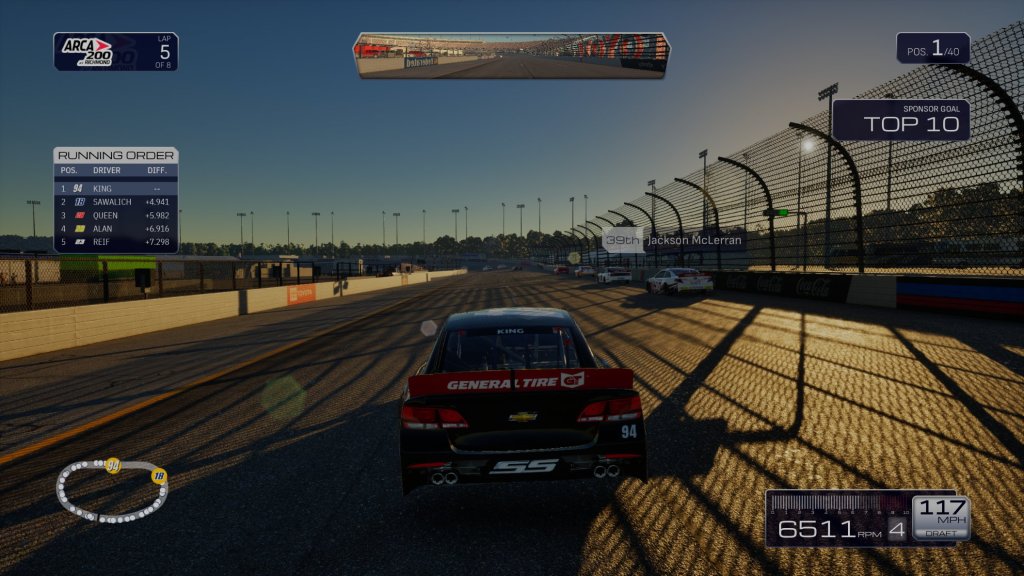Choose Queen's row in the running order
1024x576 pixels.
pos(116,215)
